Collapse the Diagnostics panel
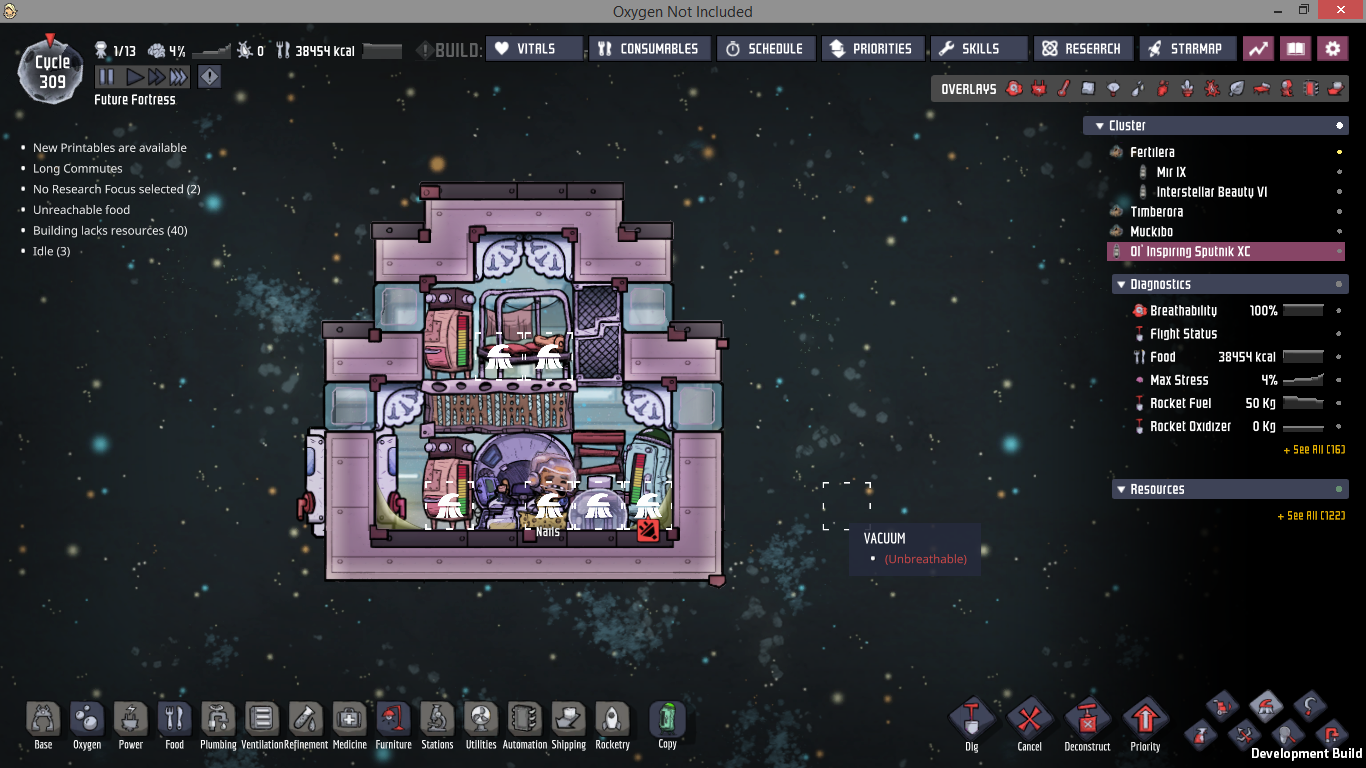This screenshot has height=768, width=1366. (x=1121, y=285)
